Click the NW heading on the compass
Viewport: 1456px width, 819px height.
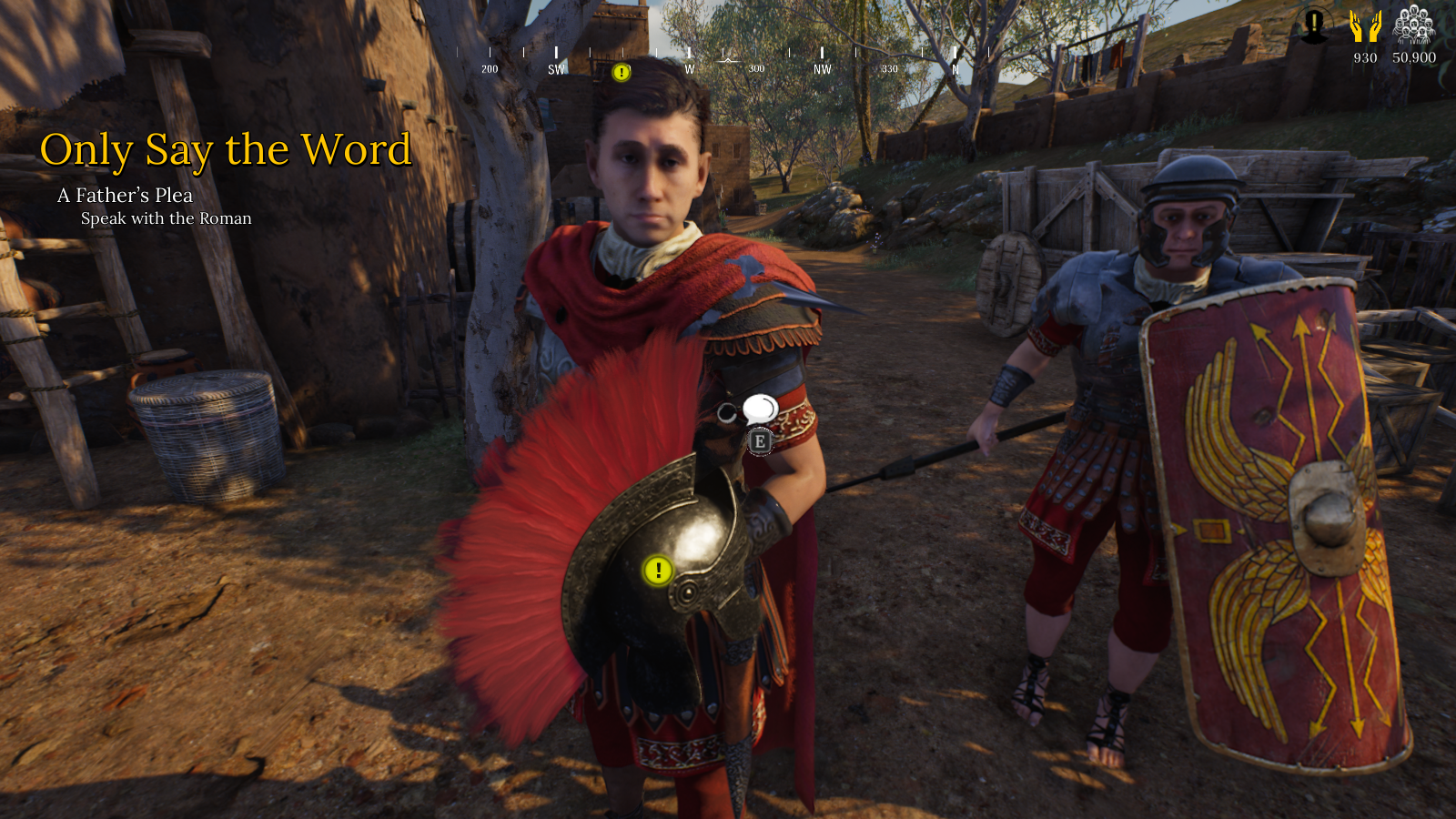click(x=823, y=69)
